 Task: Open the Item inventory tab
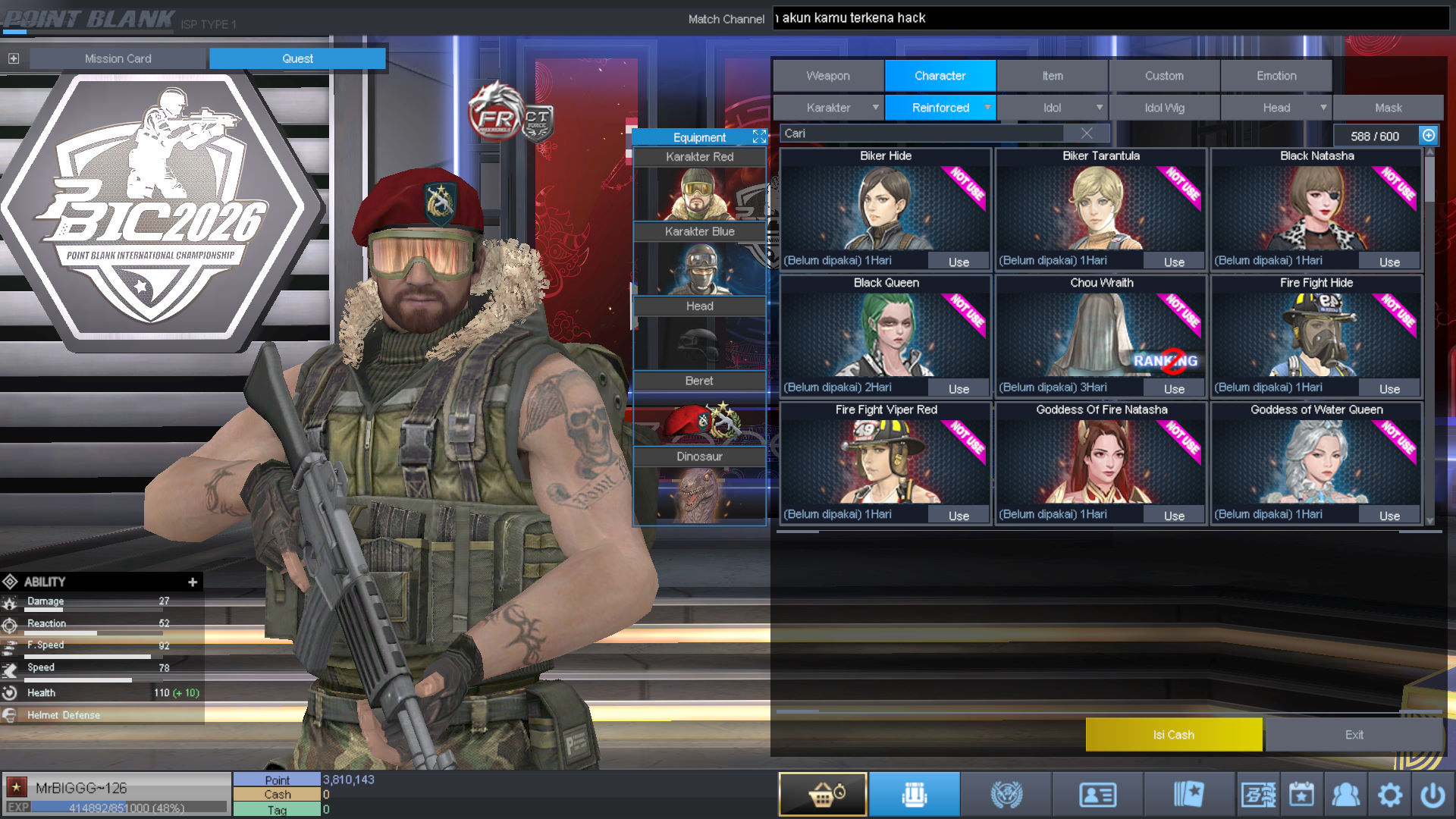(x=1052, y=76)
